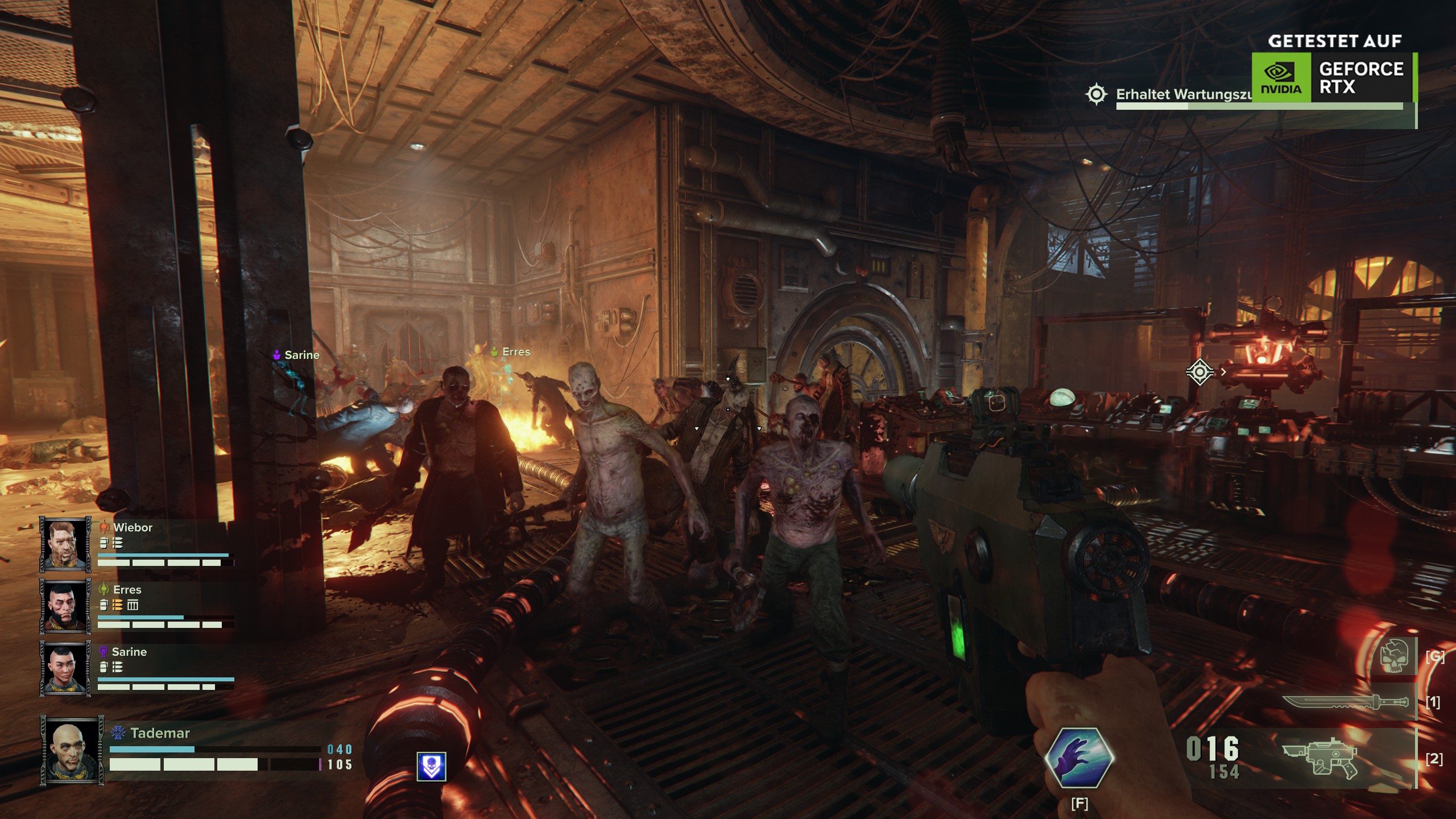The height and width of the screenshot is (819, 1456).
Task: Choose Sarine's teammate portrait
Action: coord(65,668)
